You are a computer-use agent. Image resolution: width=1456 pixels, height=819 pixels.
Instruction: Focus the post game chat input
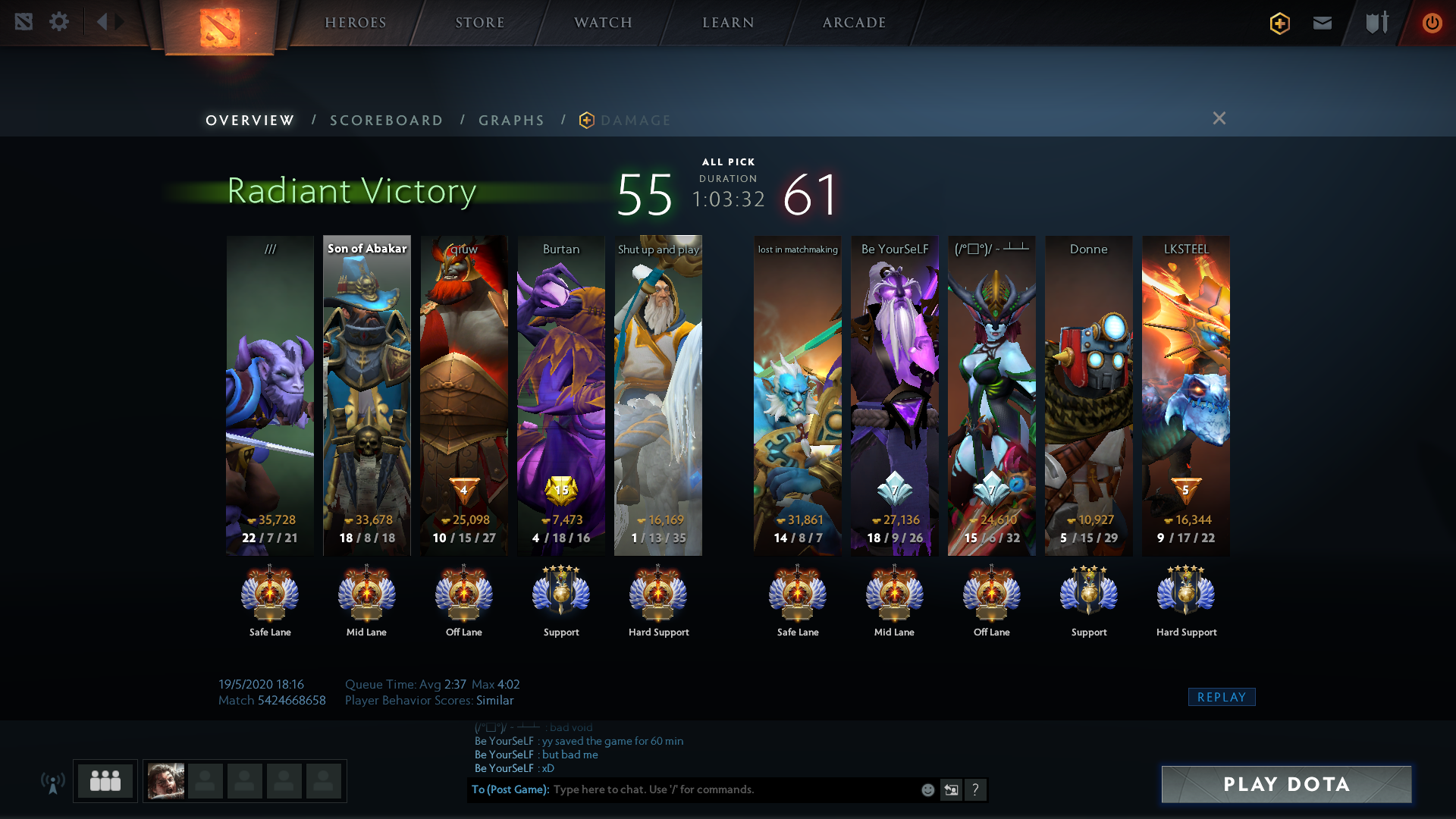pyautogui.click(x=728, y=789)
